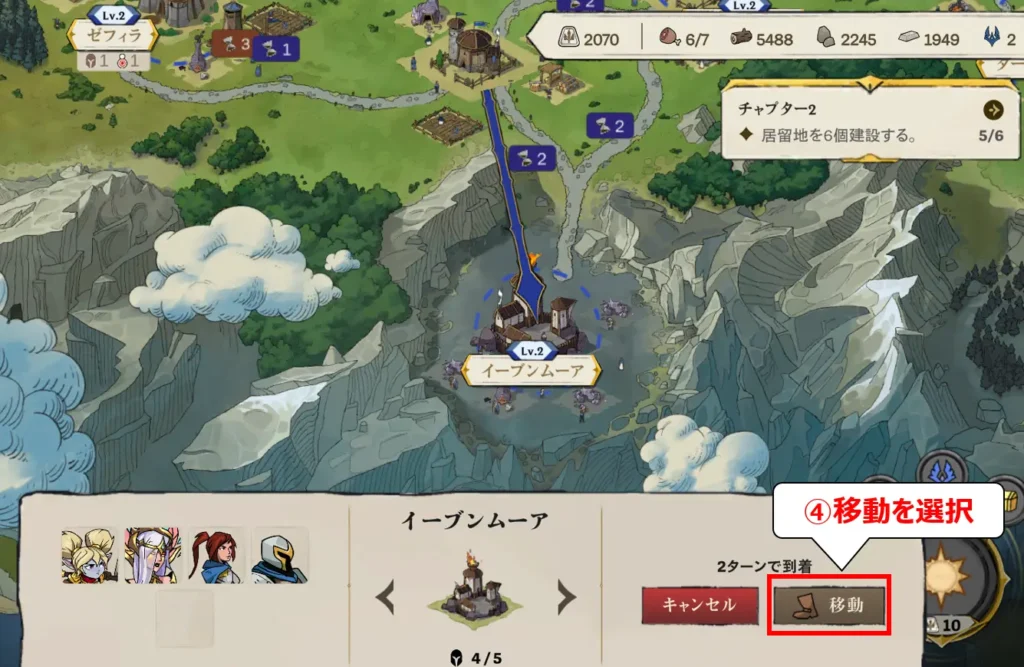Cancel with the red キャンセル button
Screen dimensions: 1024x667
pyautogui.click(x=699, y=604)
